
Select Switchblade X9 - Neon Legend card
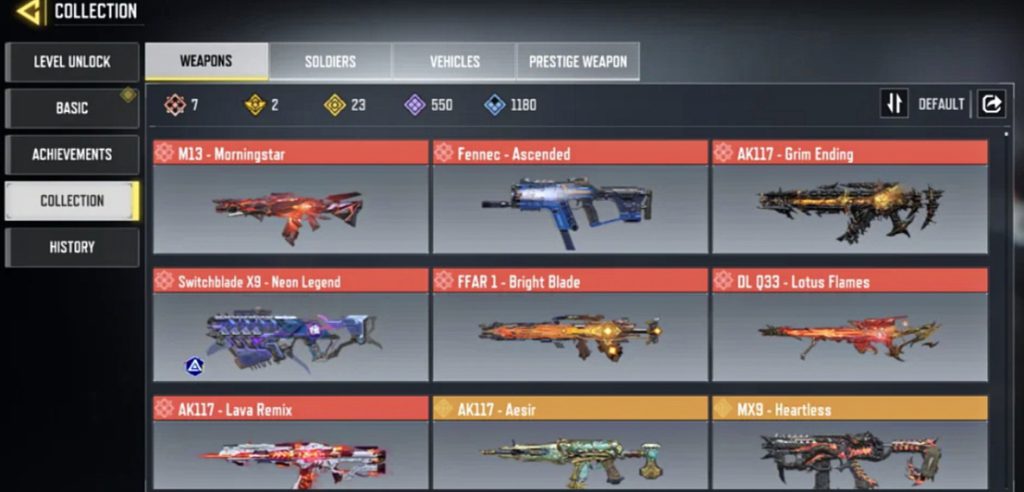[290, 325]
